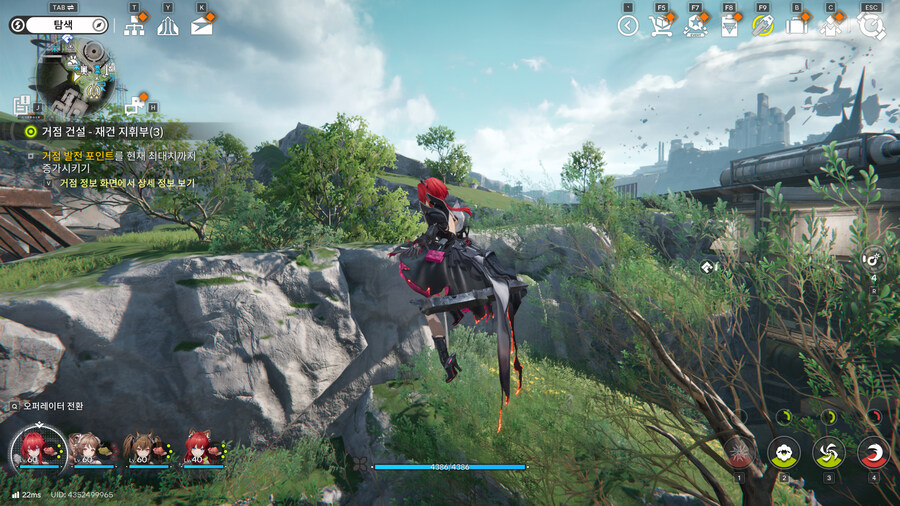This screenshot has width=900, height=506.
Task: Activate the green pinwheel skill icon
Action: (829, 452)
